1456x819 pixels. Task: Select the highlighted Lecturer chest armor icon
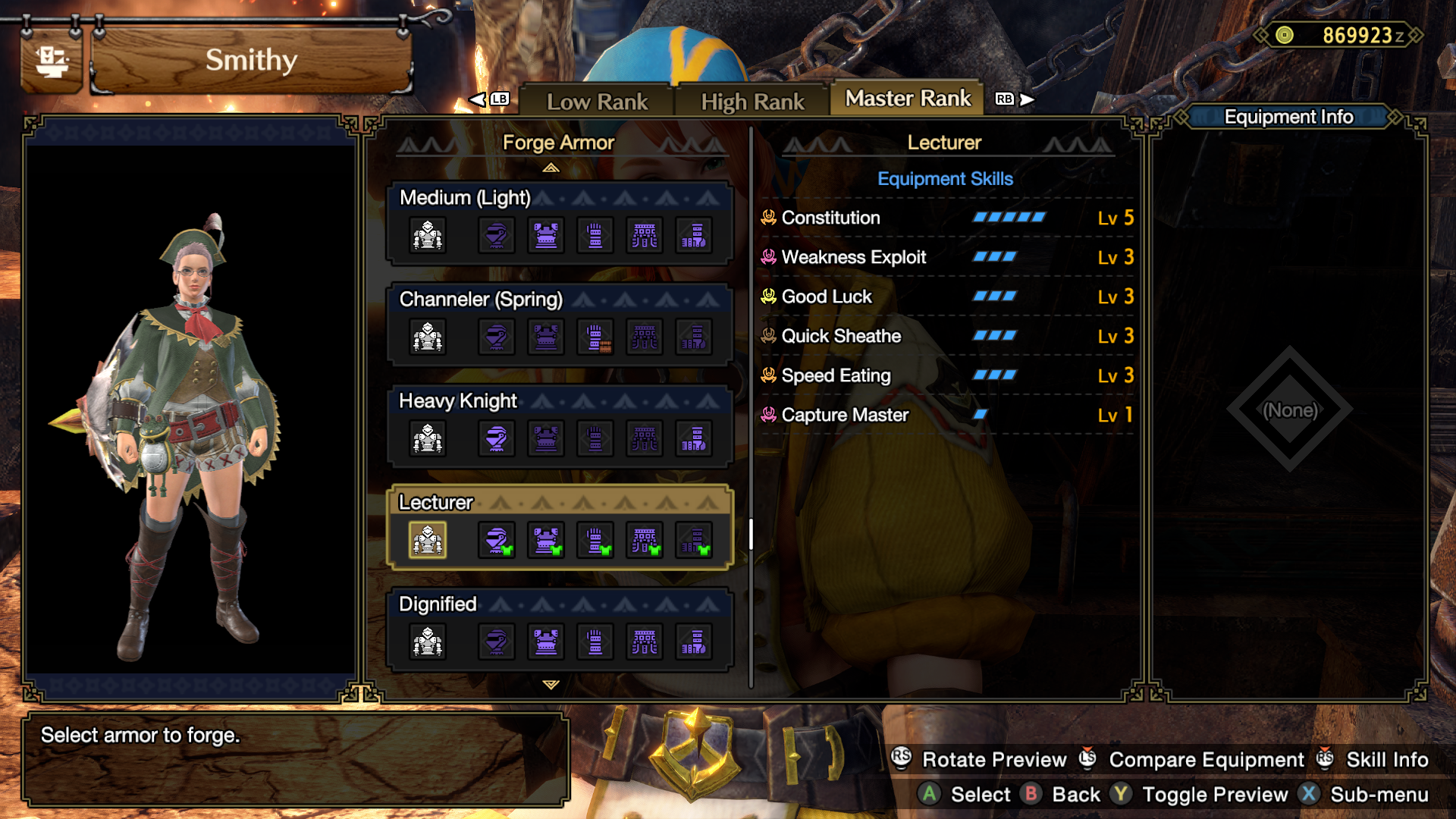(427, 539)
